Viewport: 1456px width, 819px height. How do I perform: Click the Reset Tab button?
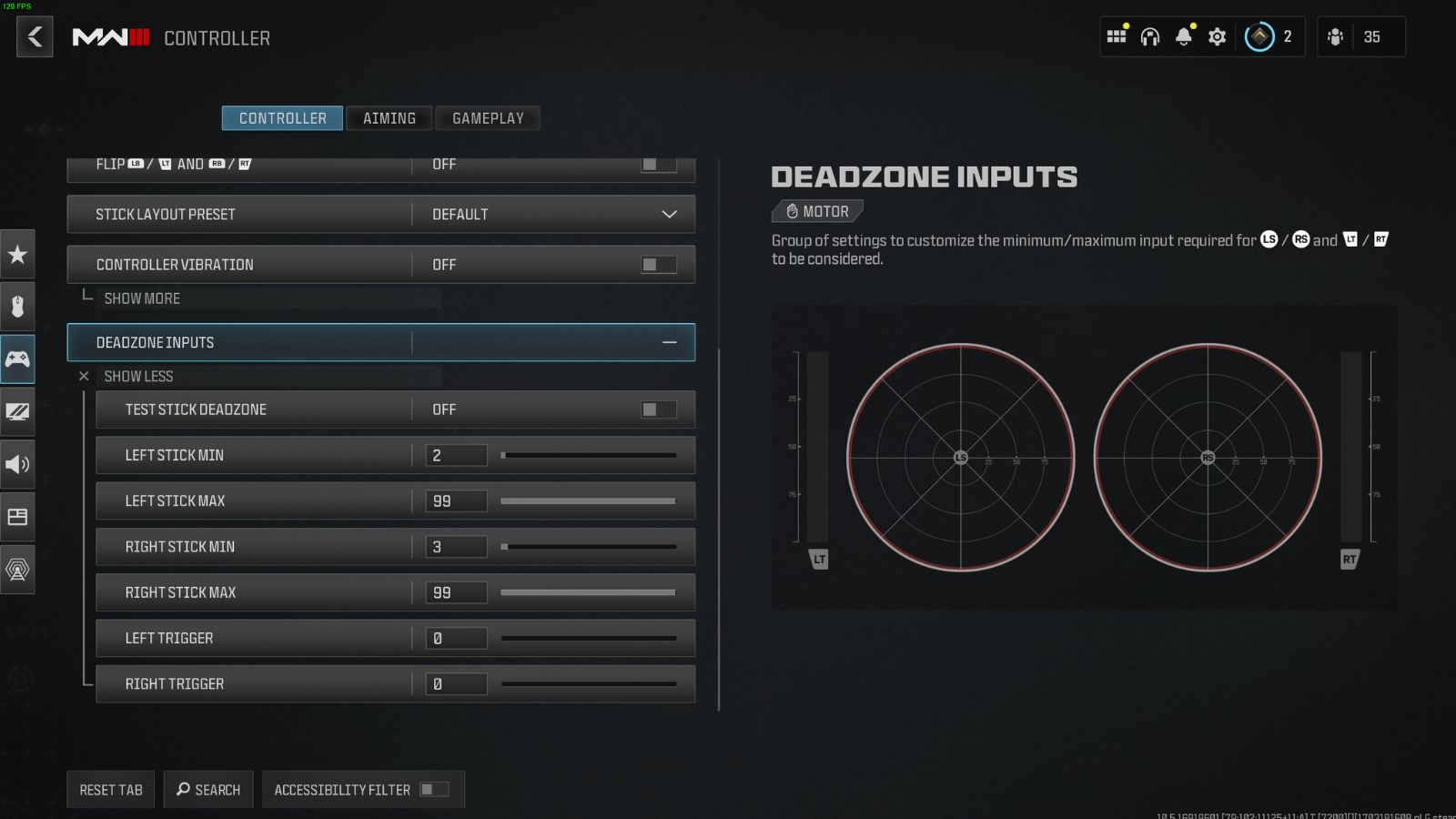[110, 789]
